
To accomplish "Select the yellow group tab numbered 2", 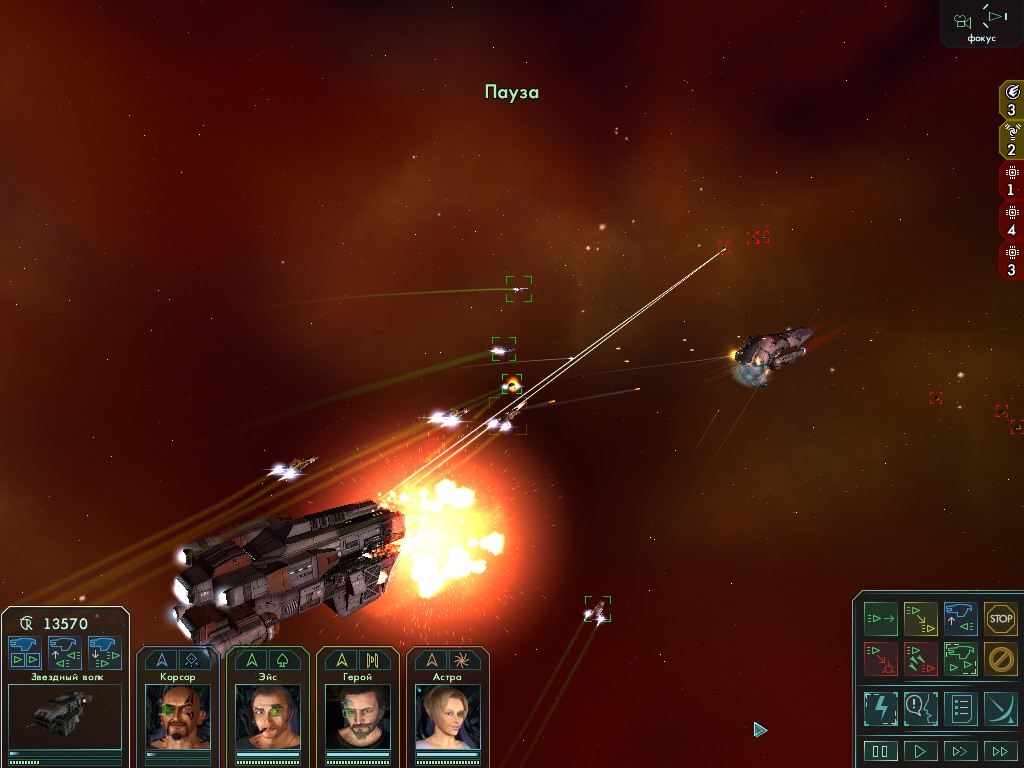I will 1011,140.
